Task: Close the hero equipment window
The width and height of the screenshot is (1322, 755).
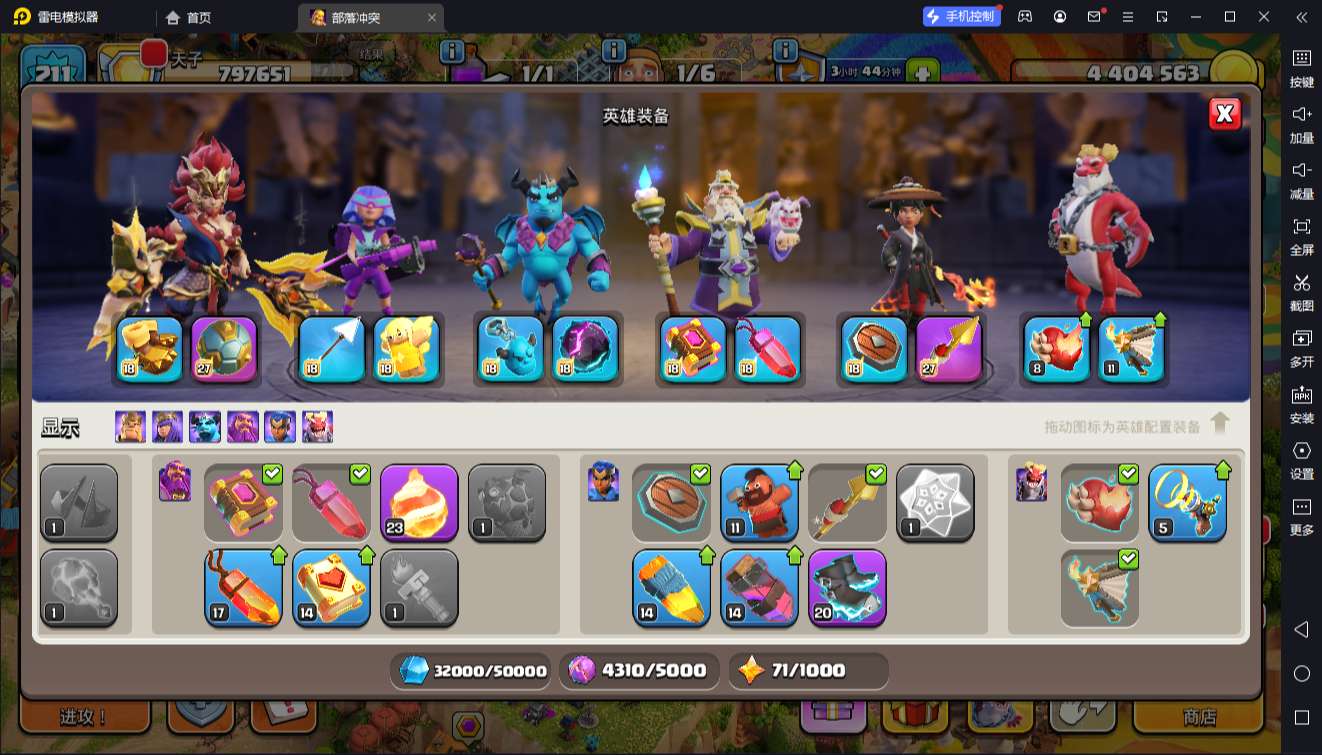Action: coord(1224,114)
